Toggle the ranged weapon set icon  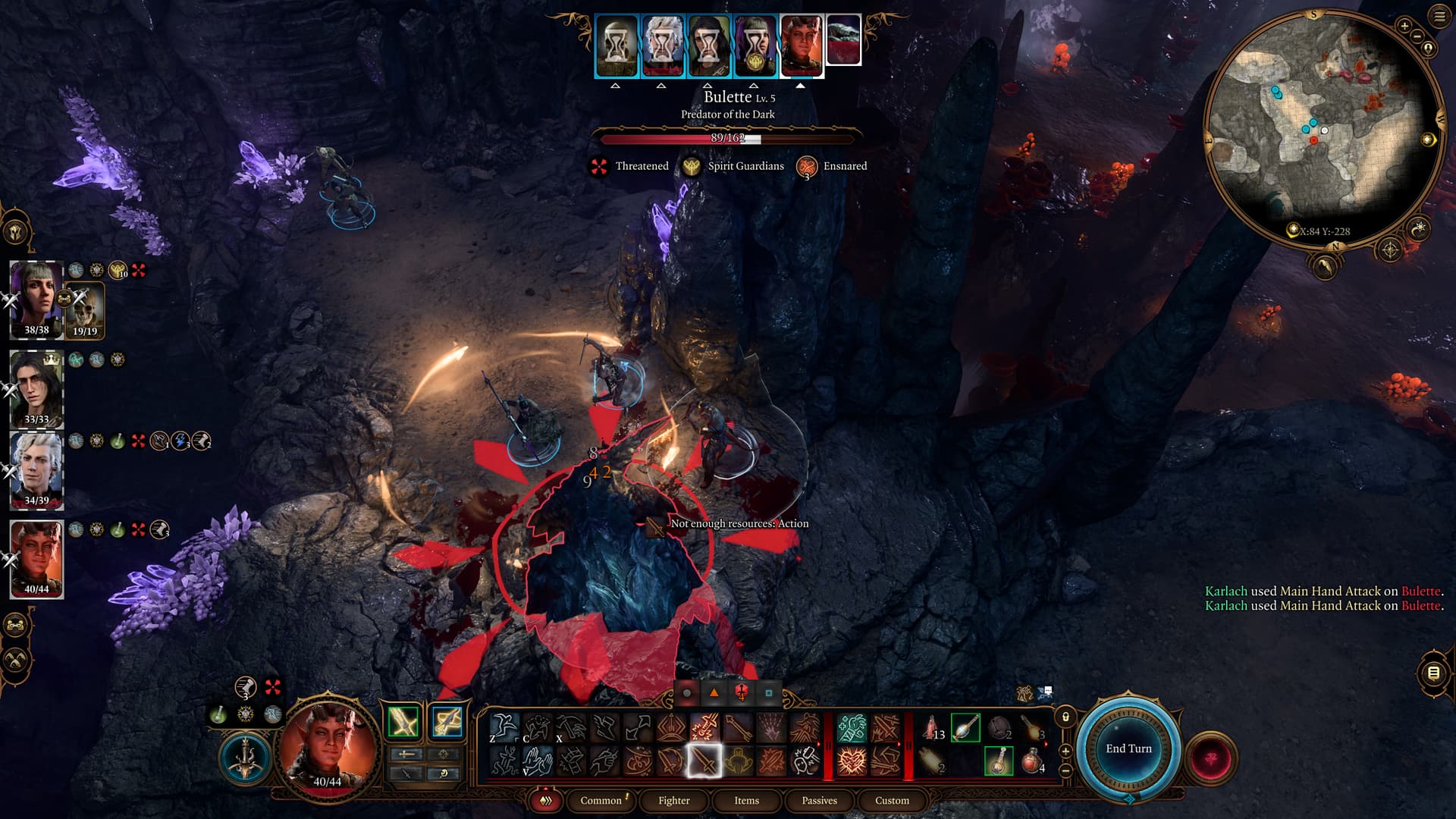[447, 722]
